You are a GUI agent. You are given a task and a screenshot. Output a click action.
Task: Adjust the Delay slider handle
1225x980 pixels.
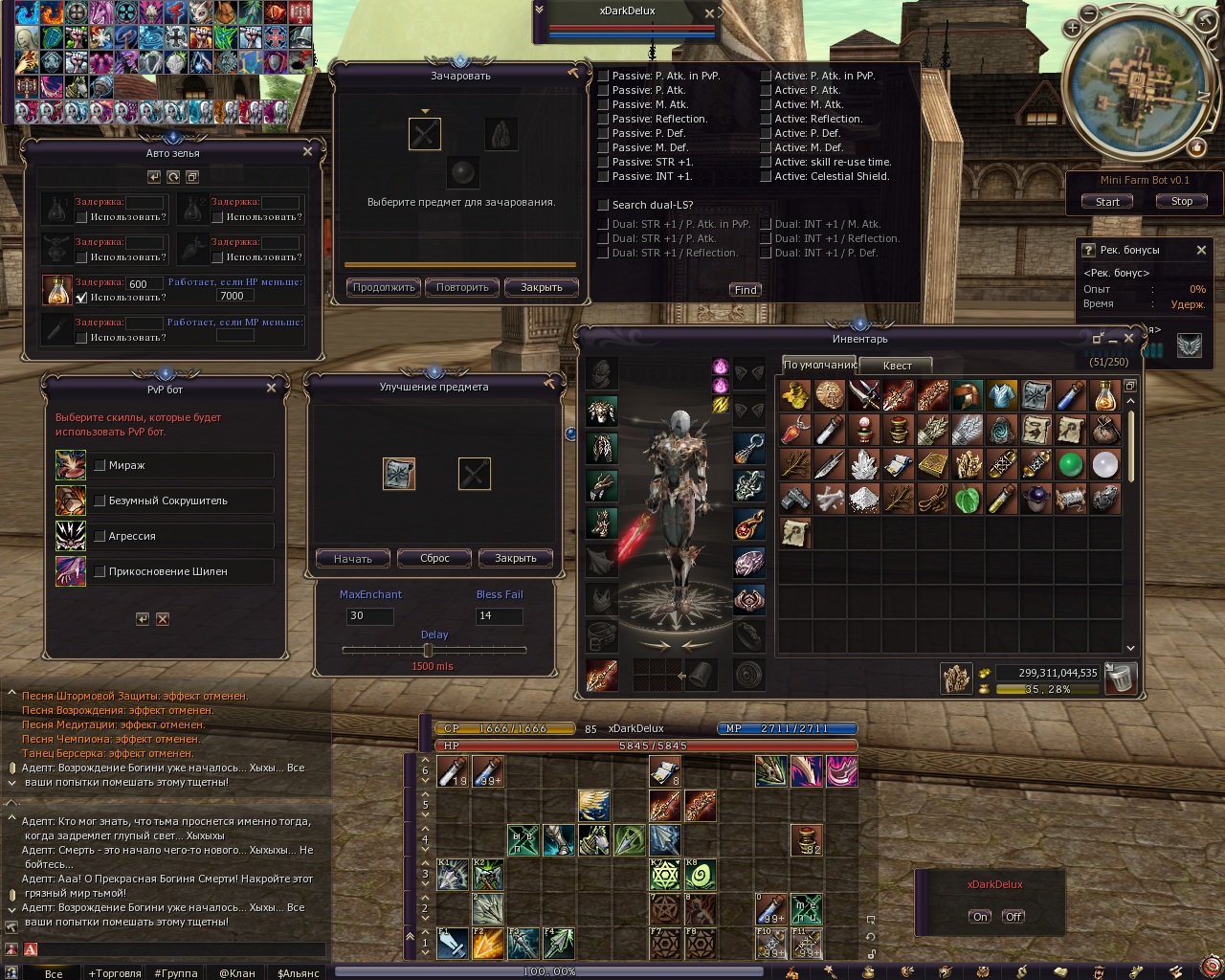pyautogui.click(x=428, y=651)
